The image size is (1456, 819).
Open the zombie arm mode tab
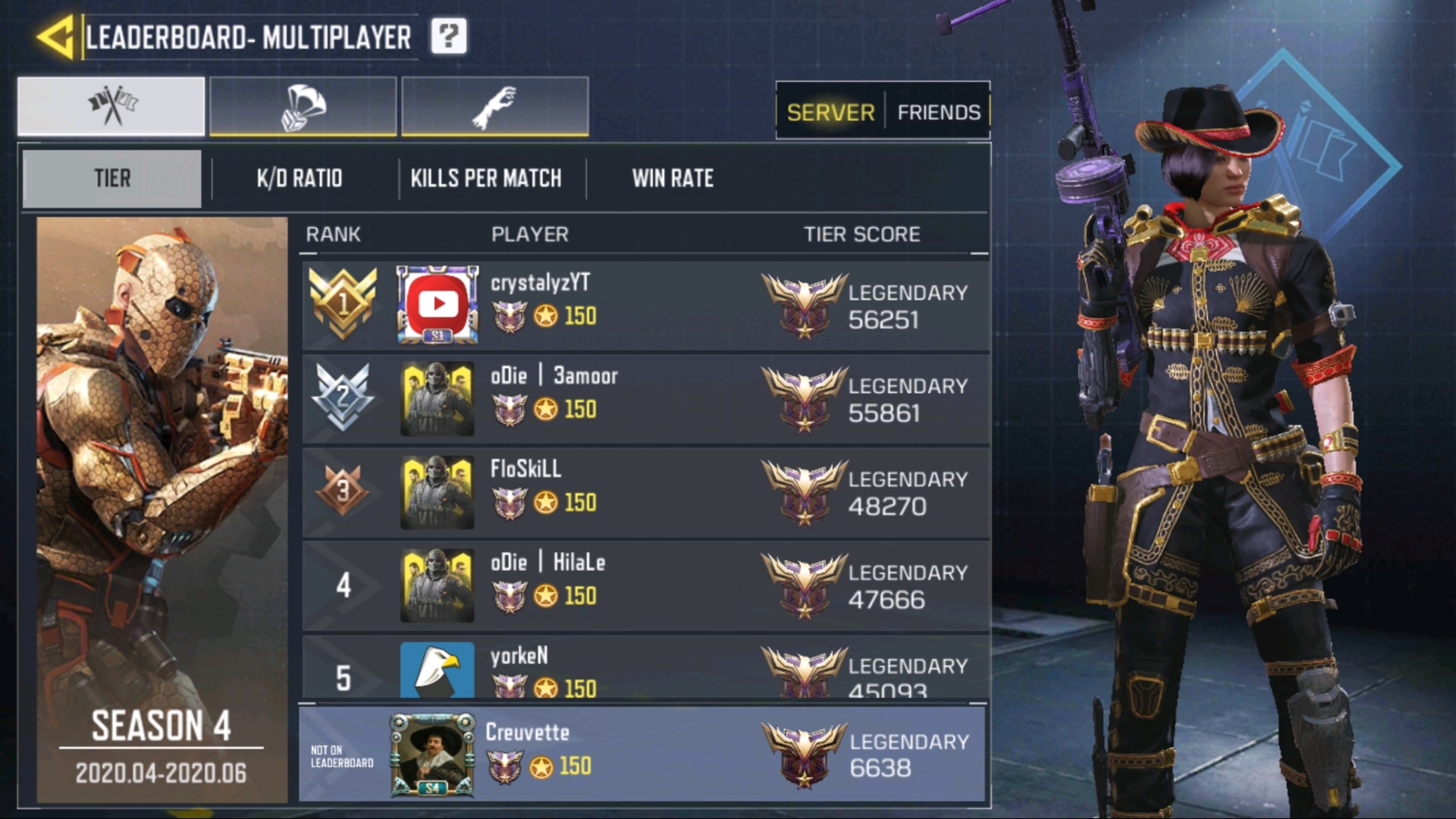[x=494, y=106]
